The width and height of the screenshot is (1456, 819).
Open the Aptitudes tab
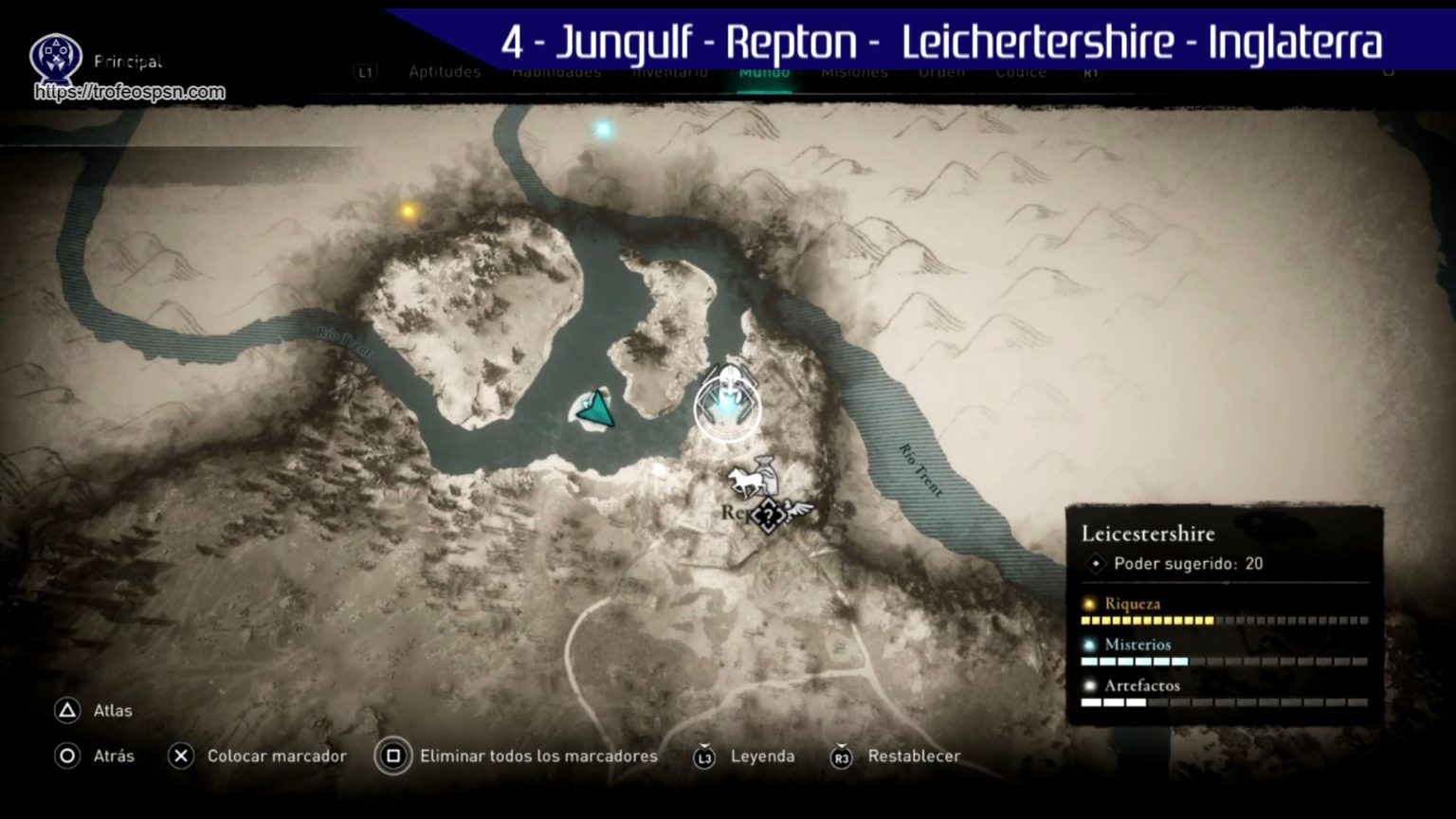[x=445, y=72]
